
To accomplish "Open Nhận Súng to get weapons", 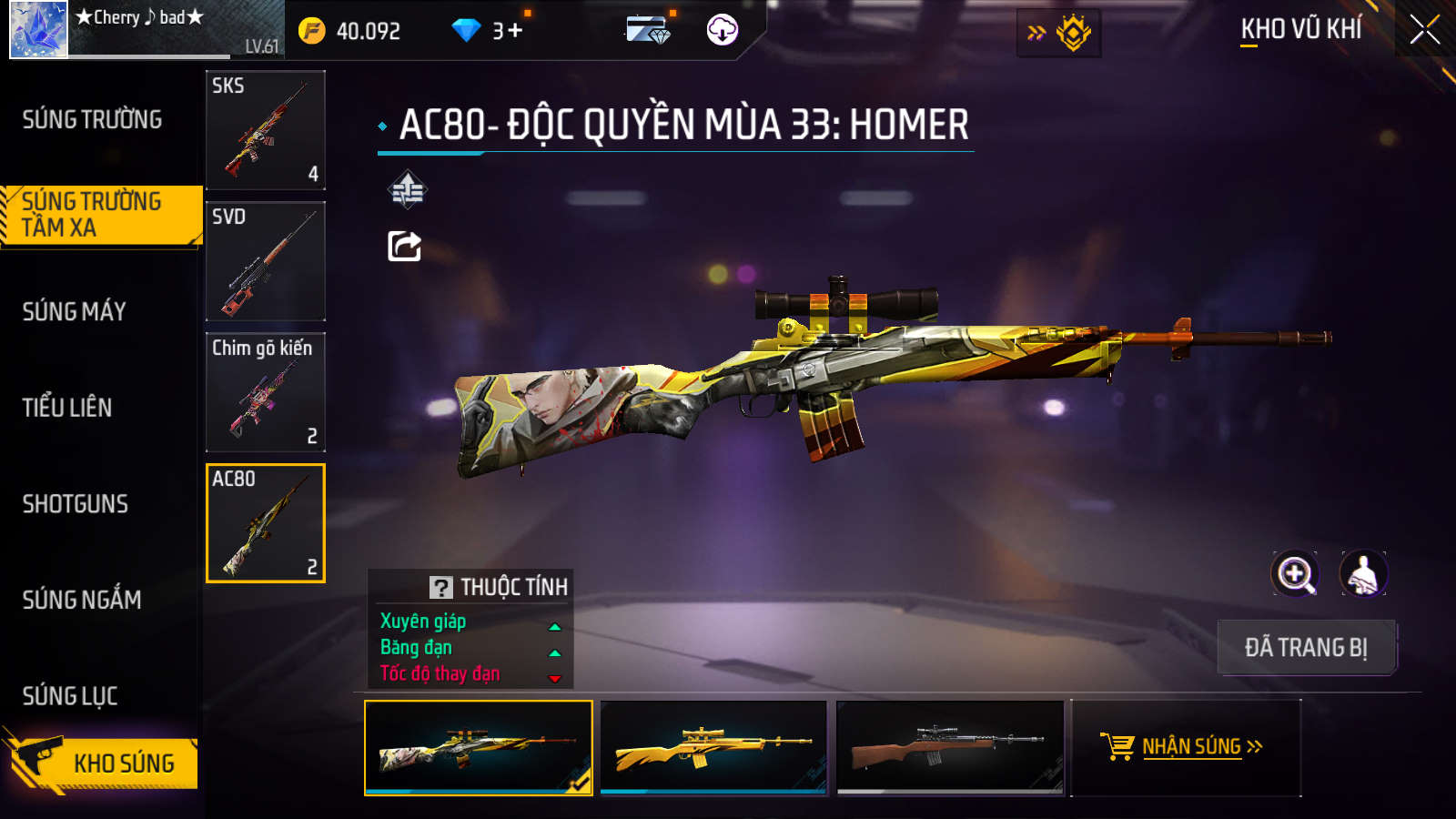I will coord(1186,747).
